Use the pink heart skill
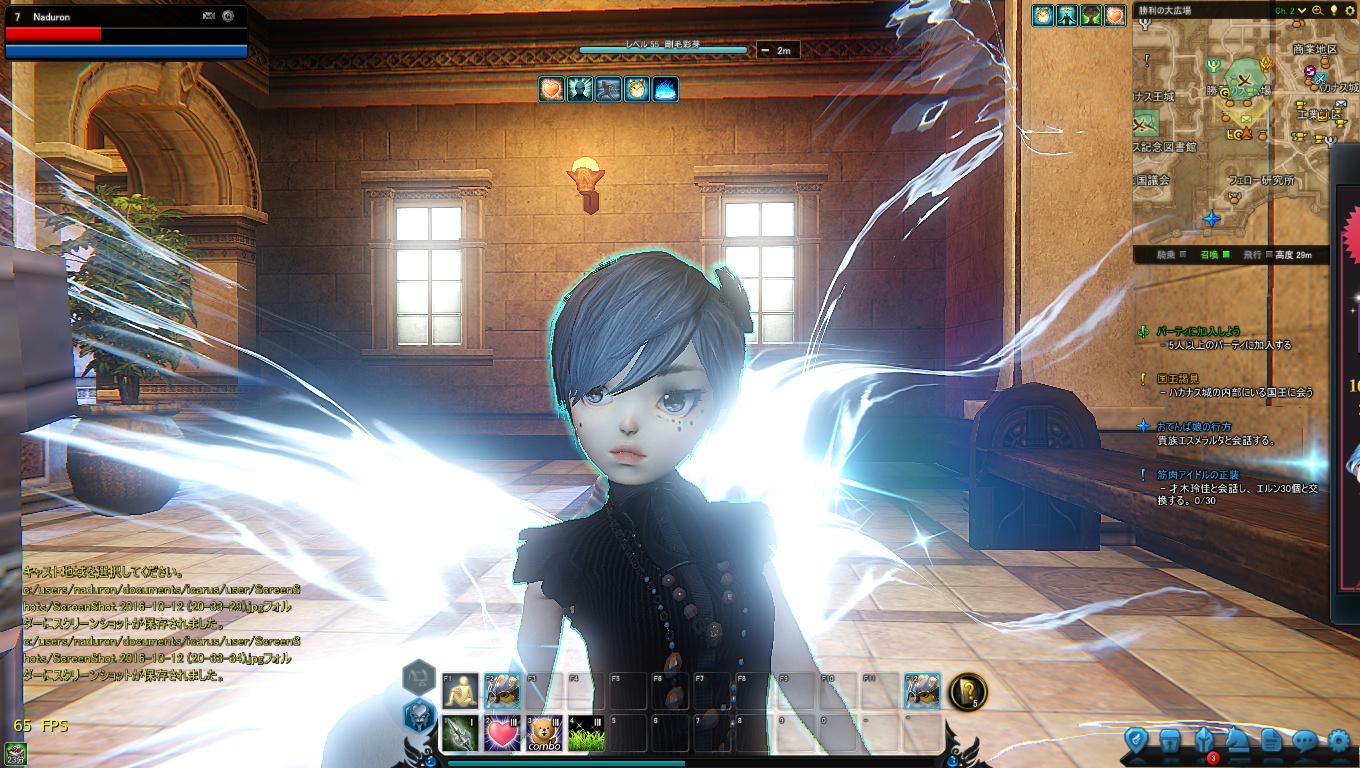 click(x=502, y=734)
